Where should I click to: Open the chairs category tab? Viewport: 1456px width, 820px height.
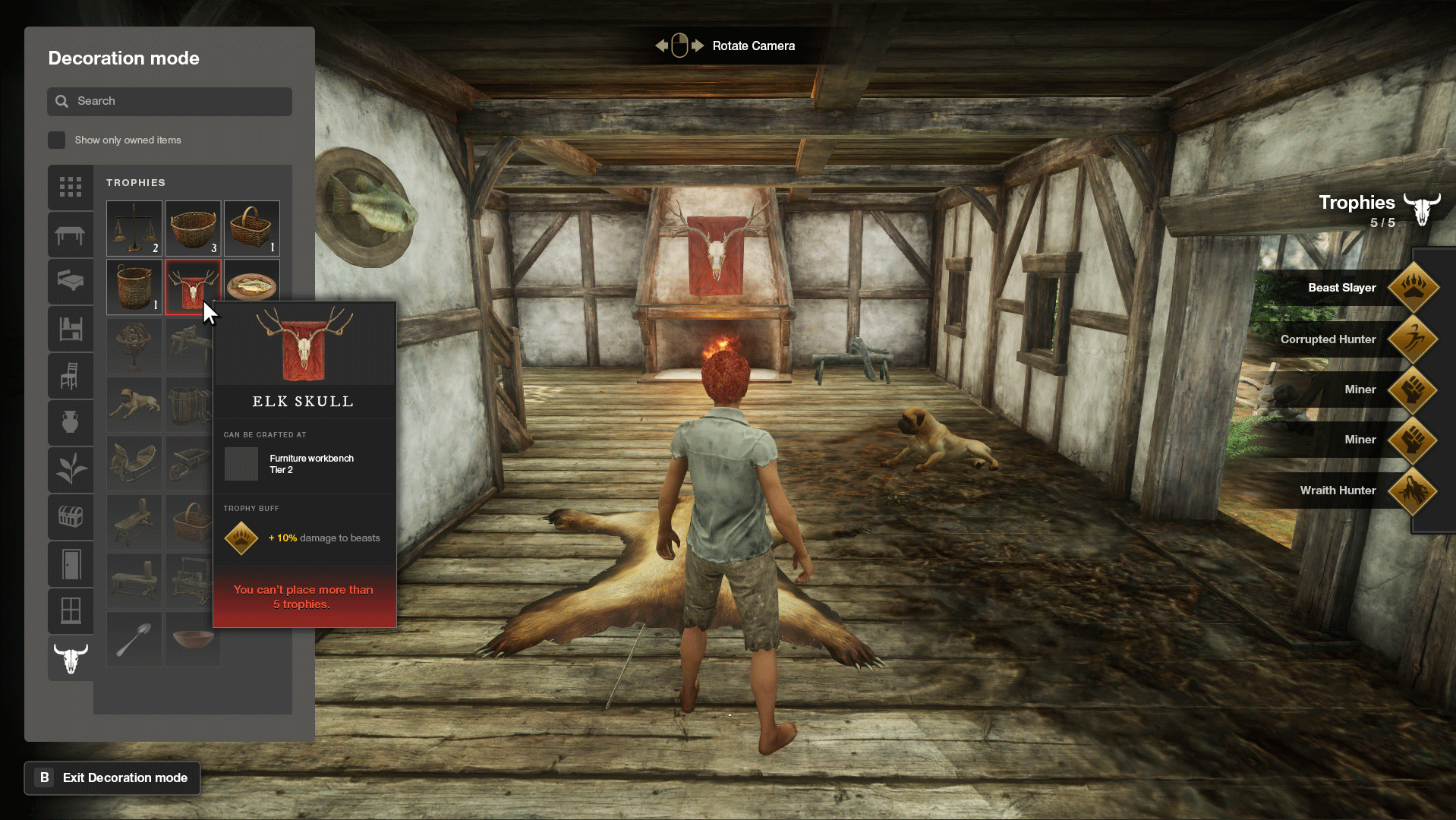[x=71, y=376]
